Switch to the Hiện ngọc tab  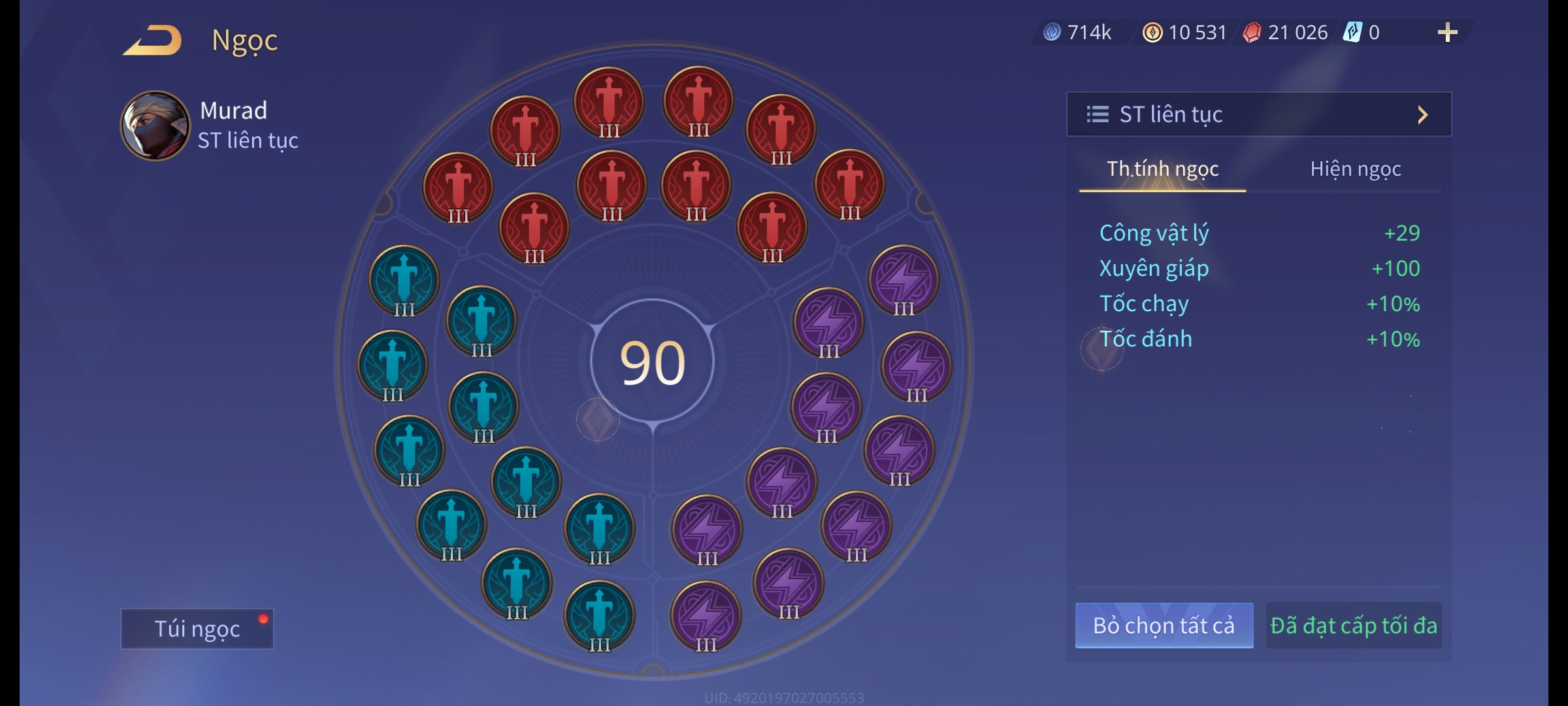pyautogui.click(x=1355, y=169)
